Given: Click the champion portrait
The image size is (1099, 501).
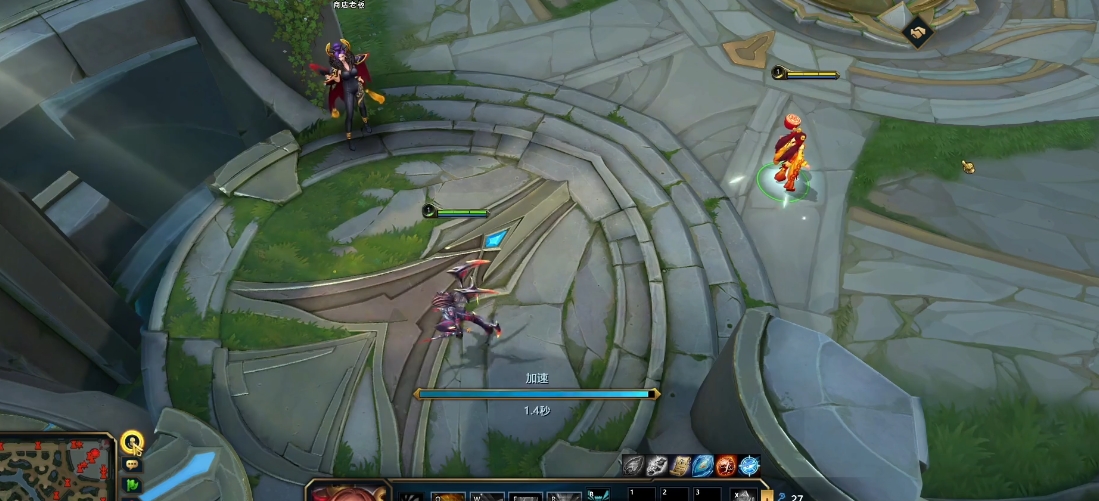Looking at the screenshot, I should click(x=345, y=492).
